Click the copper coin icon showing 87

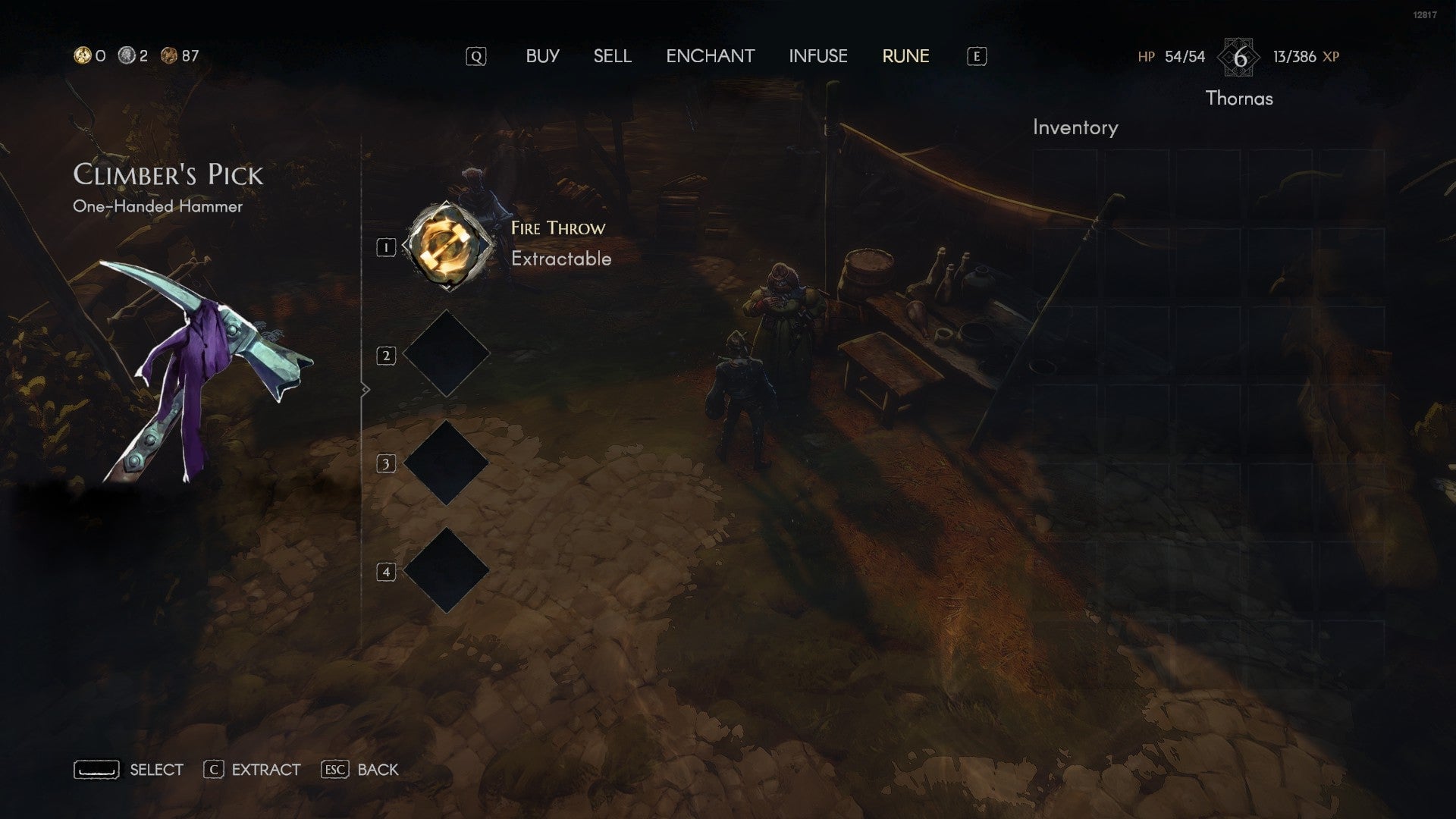(168, 54)
